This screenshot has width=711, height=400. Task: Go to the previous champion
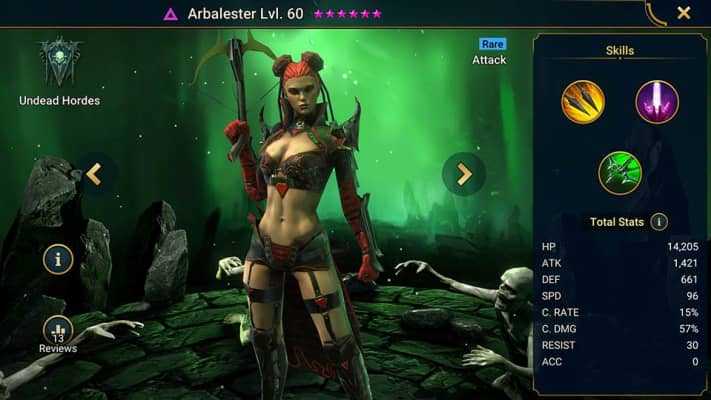pyautogui.click(x=94, y=174)
